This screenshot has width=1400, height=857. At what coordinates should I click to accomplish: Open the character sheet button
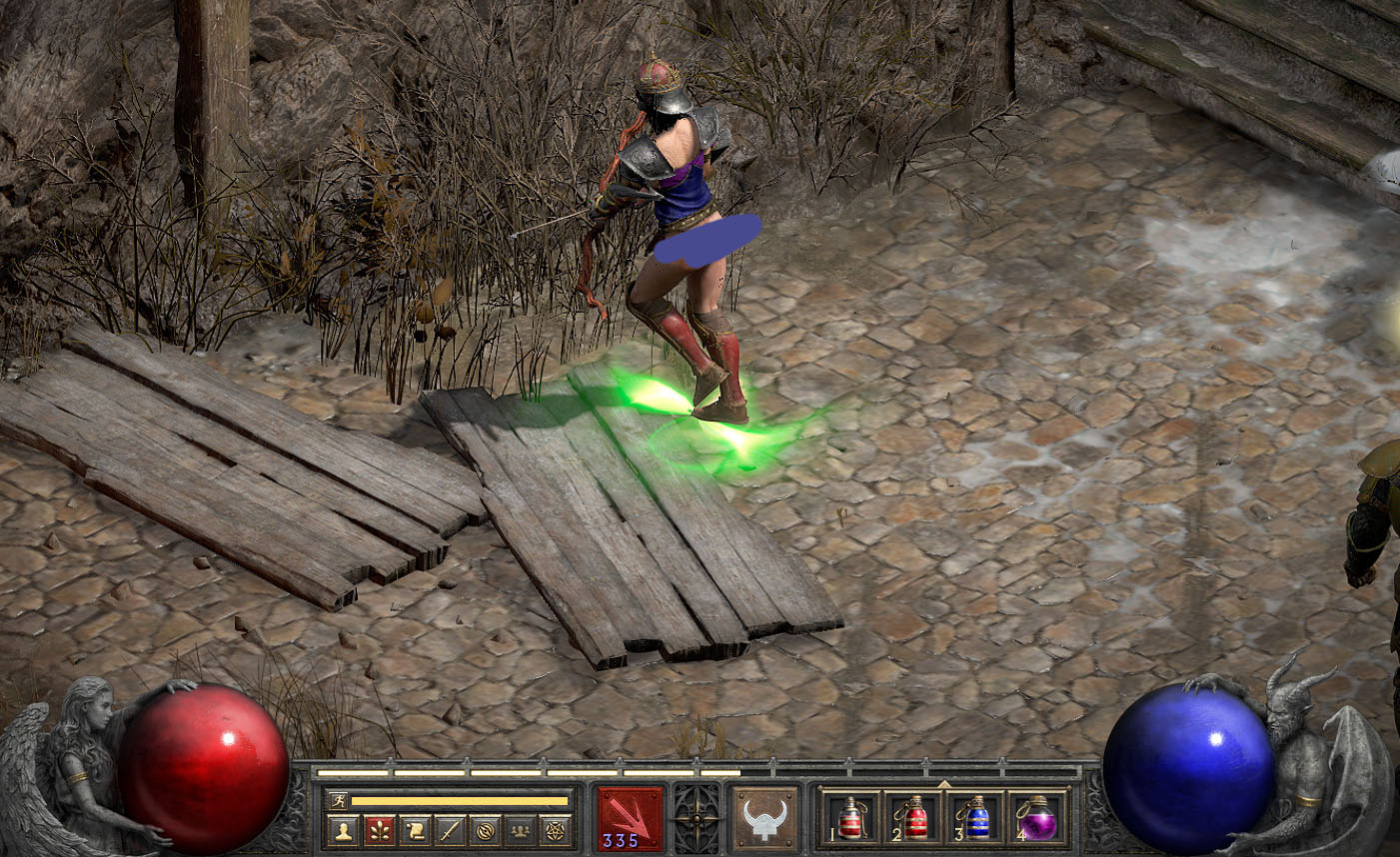pyautogui.click(x=343, y=830)
